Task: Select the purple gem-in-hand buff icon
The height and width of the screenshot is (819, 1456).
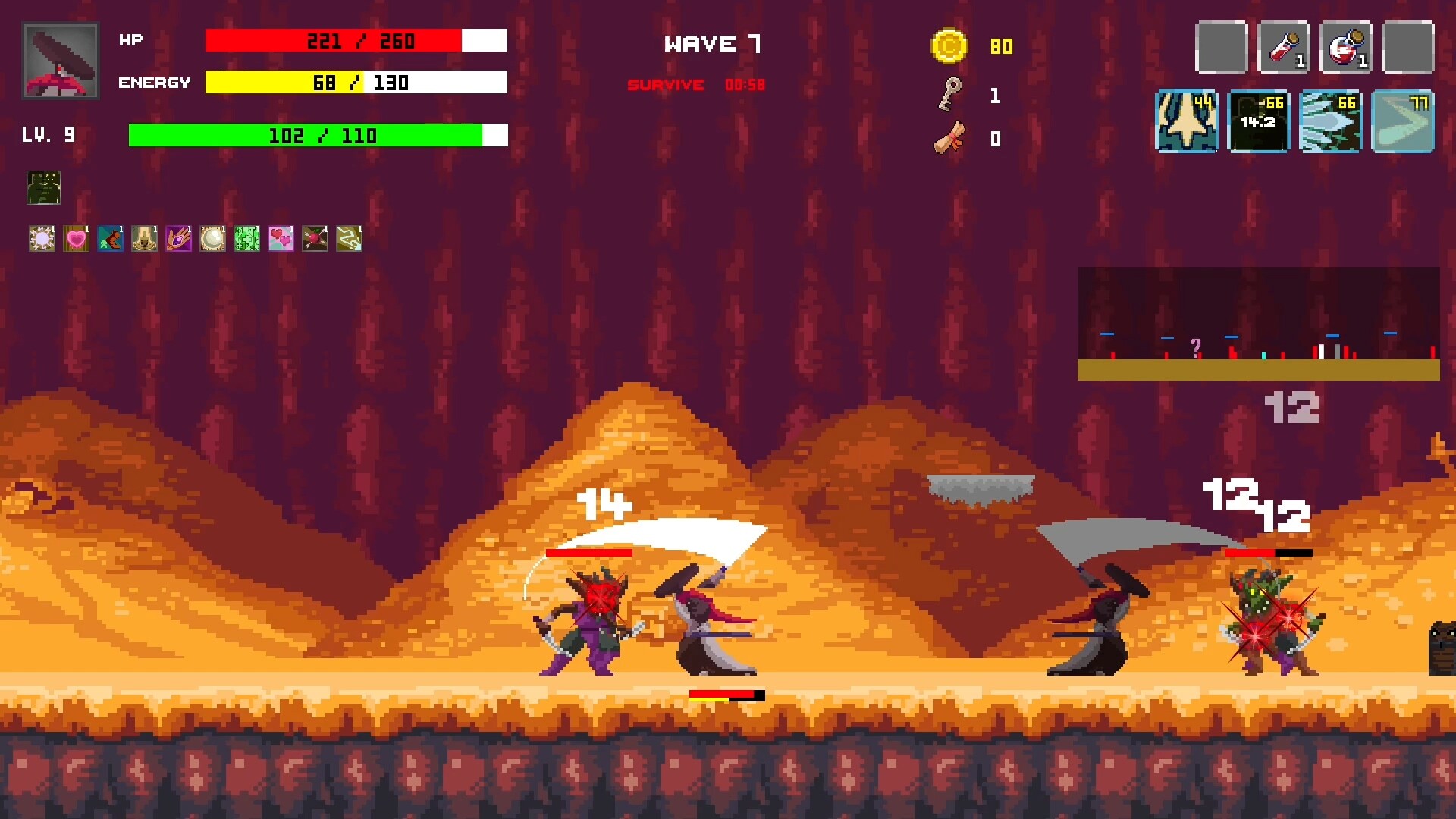Action: tap(179, 239)
